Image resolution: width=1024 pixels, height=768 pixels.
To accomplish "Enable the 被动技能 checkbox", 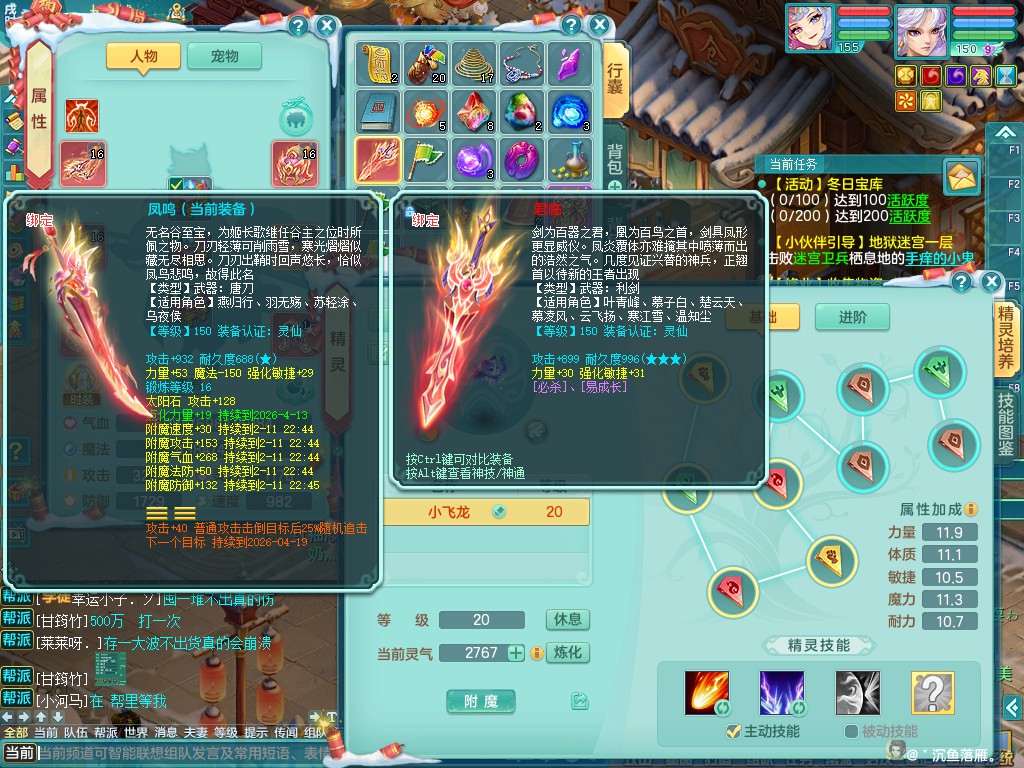I will [x=851, y=731].
